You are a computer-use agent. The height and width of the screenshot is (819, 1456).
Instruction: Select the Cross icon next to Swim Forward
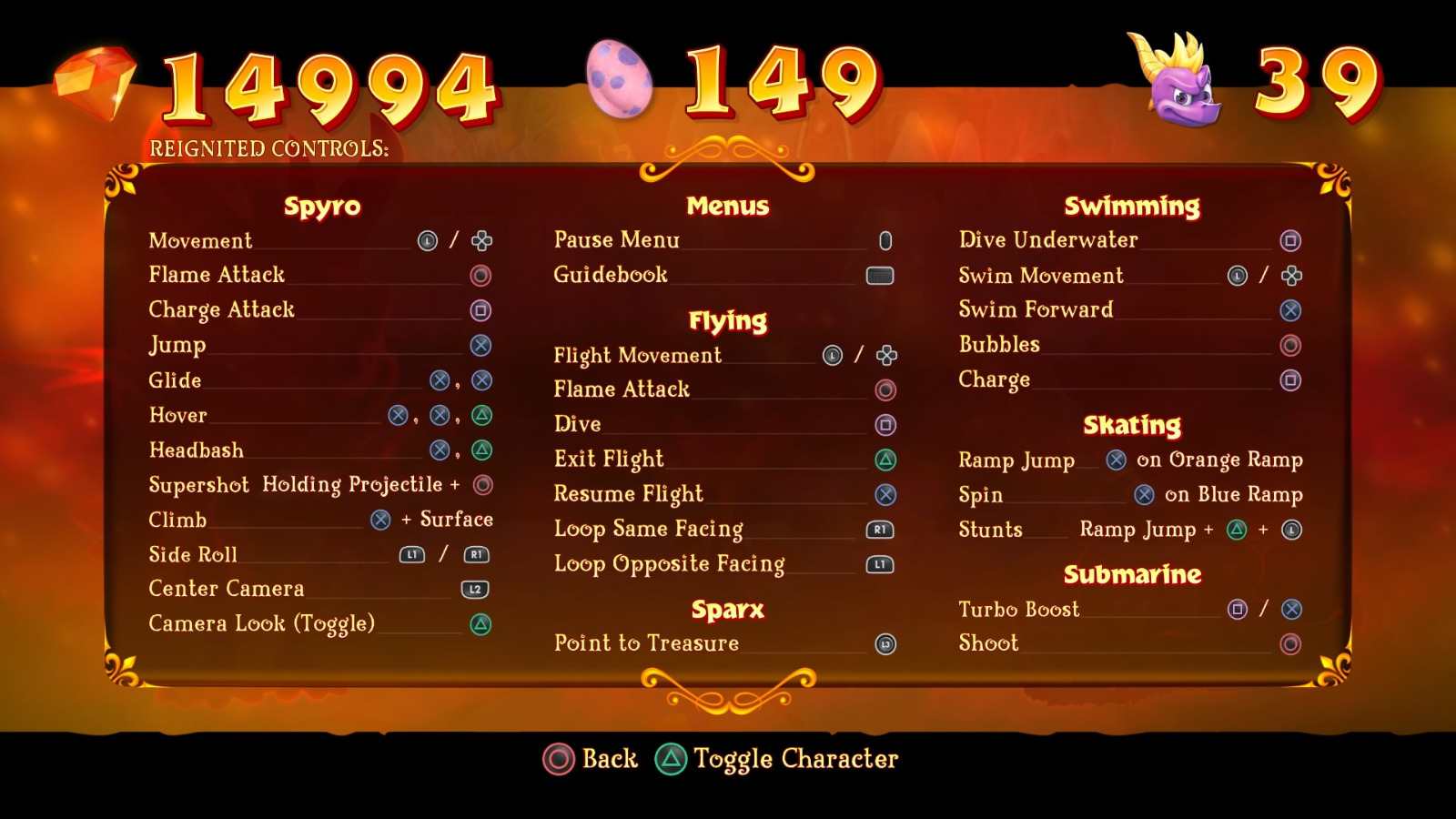click(x=1290, y=309)
